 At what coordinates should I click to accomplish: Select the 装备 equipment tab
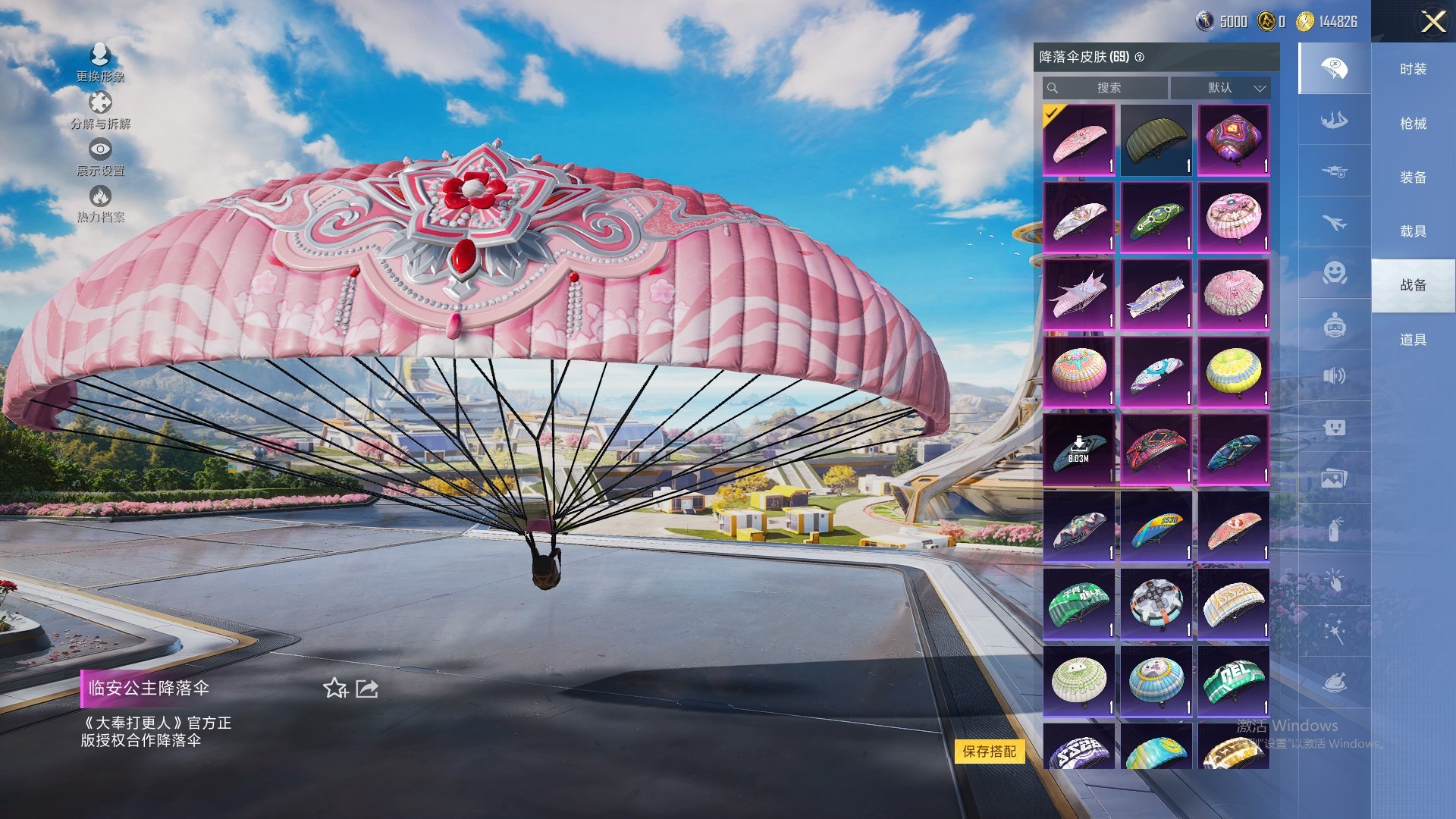(x=1413, y=177)
